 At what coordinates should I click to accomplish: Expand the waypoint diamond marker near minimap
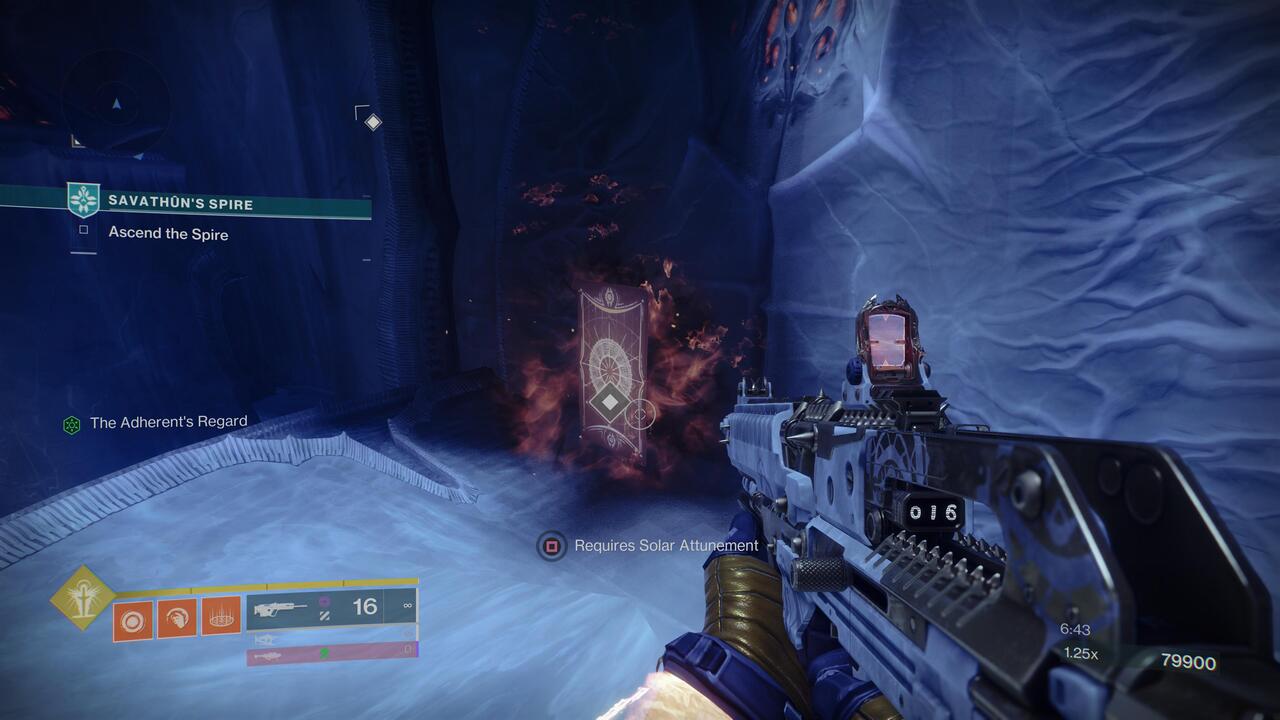[372, 121]
